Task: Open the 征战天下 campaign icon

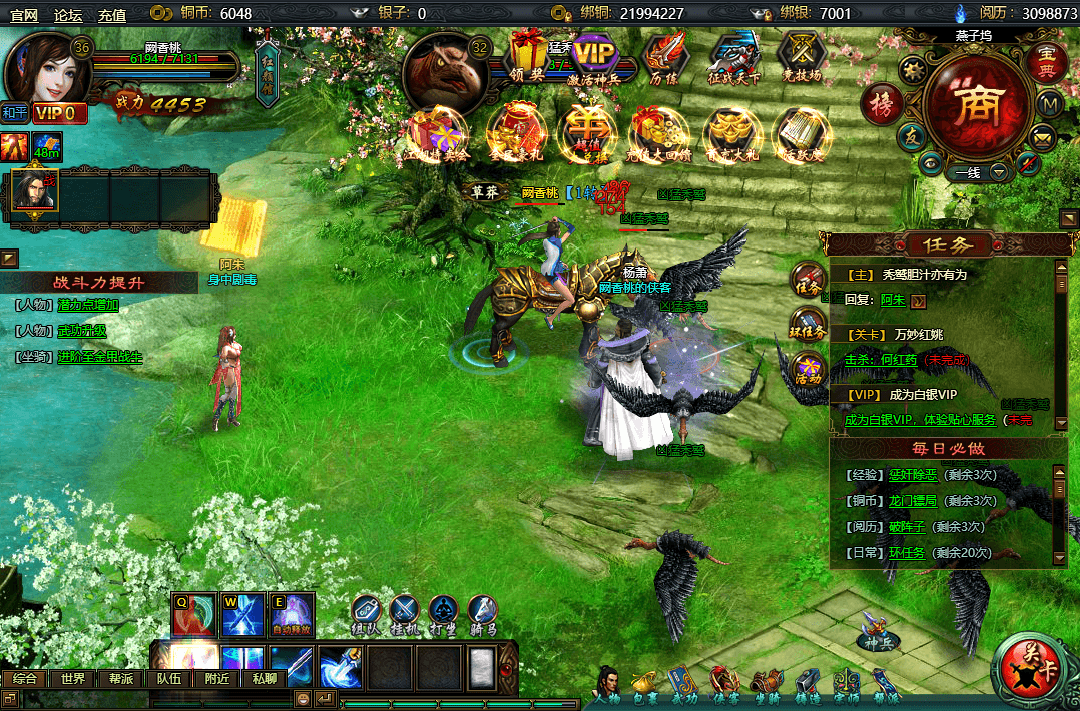Action: 734,58
